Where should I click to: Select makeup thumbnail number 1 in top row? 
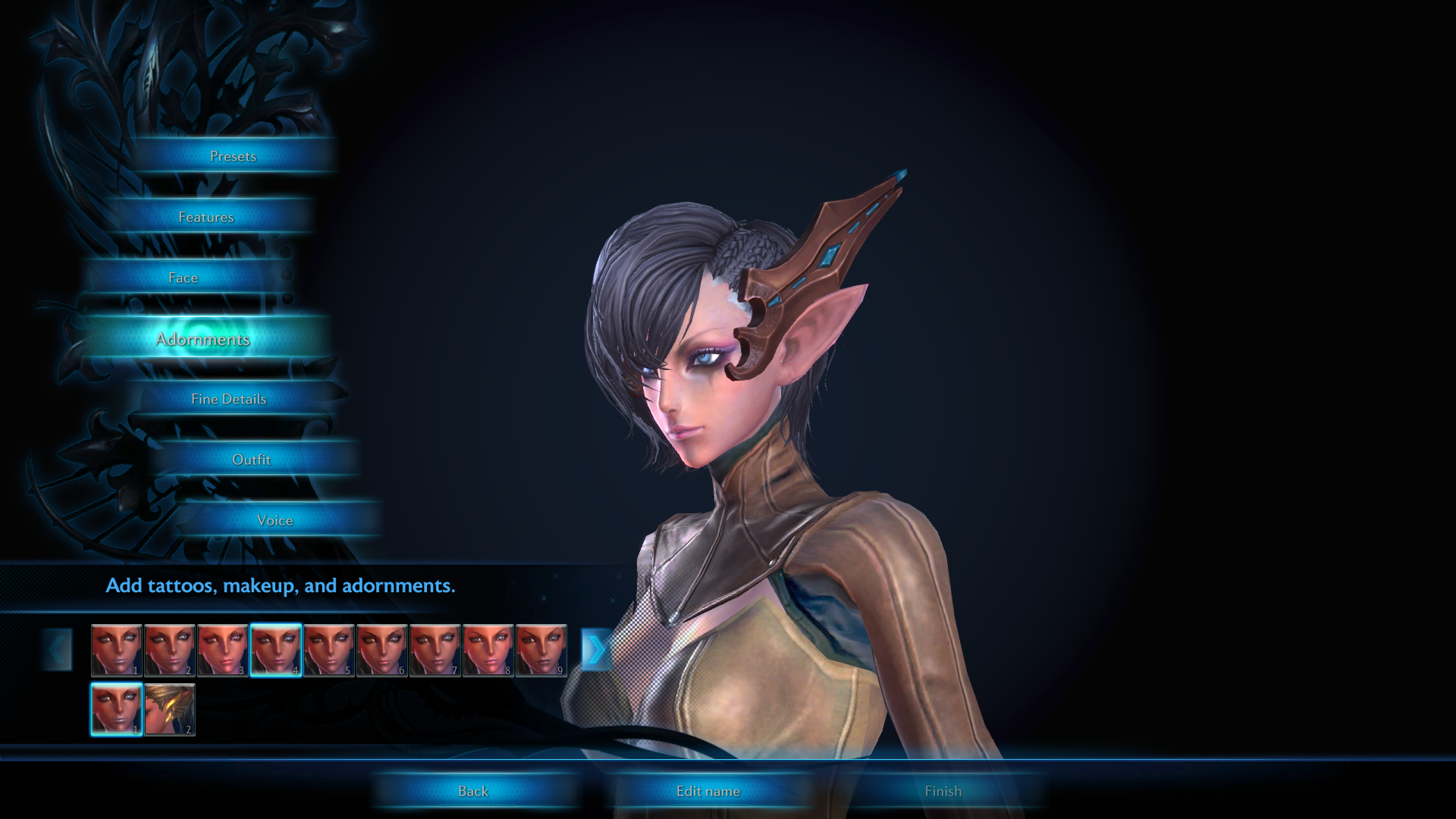click(117, 650)
